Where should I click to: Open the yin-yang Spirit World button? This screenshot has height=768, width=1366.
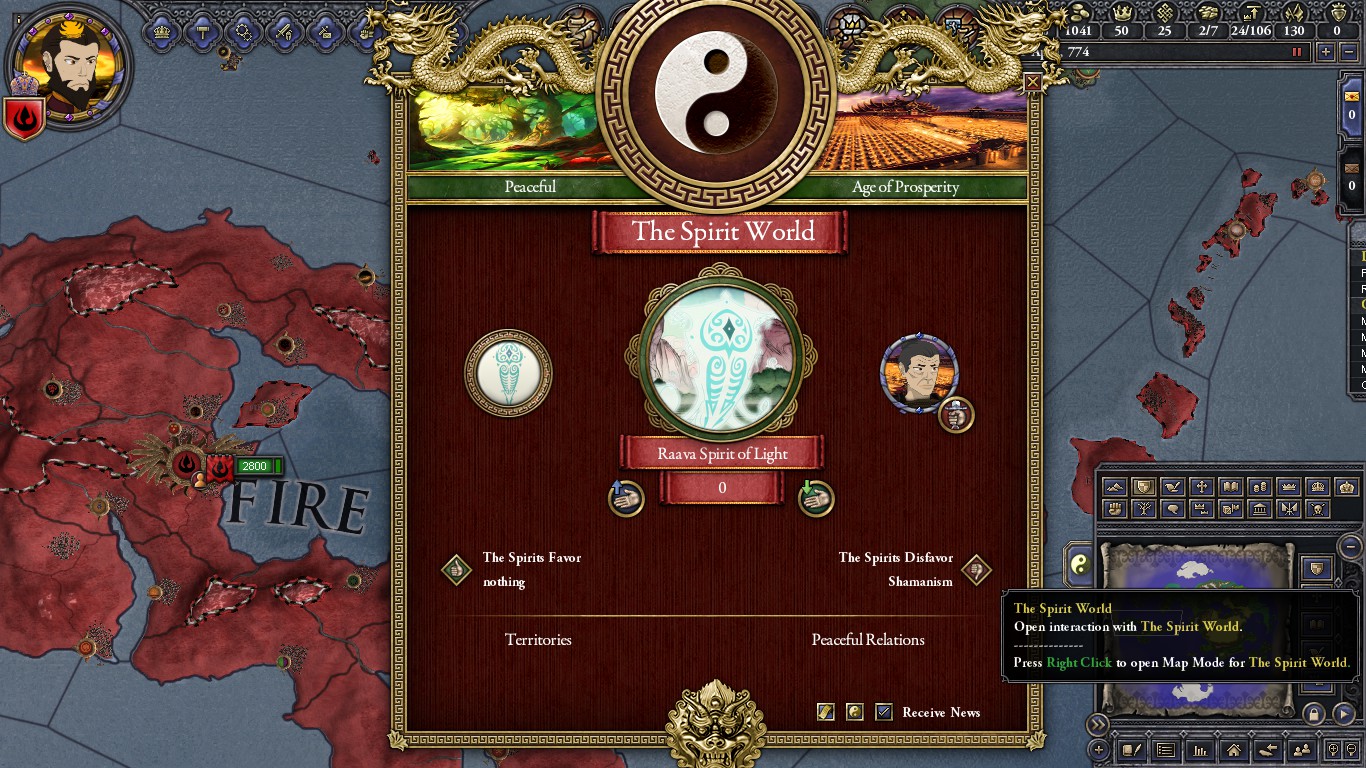tap(1079, 565)
